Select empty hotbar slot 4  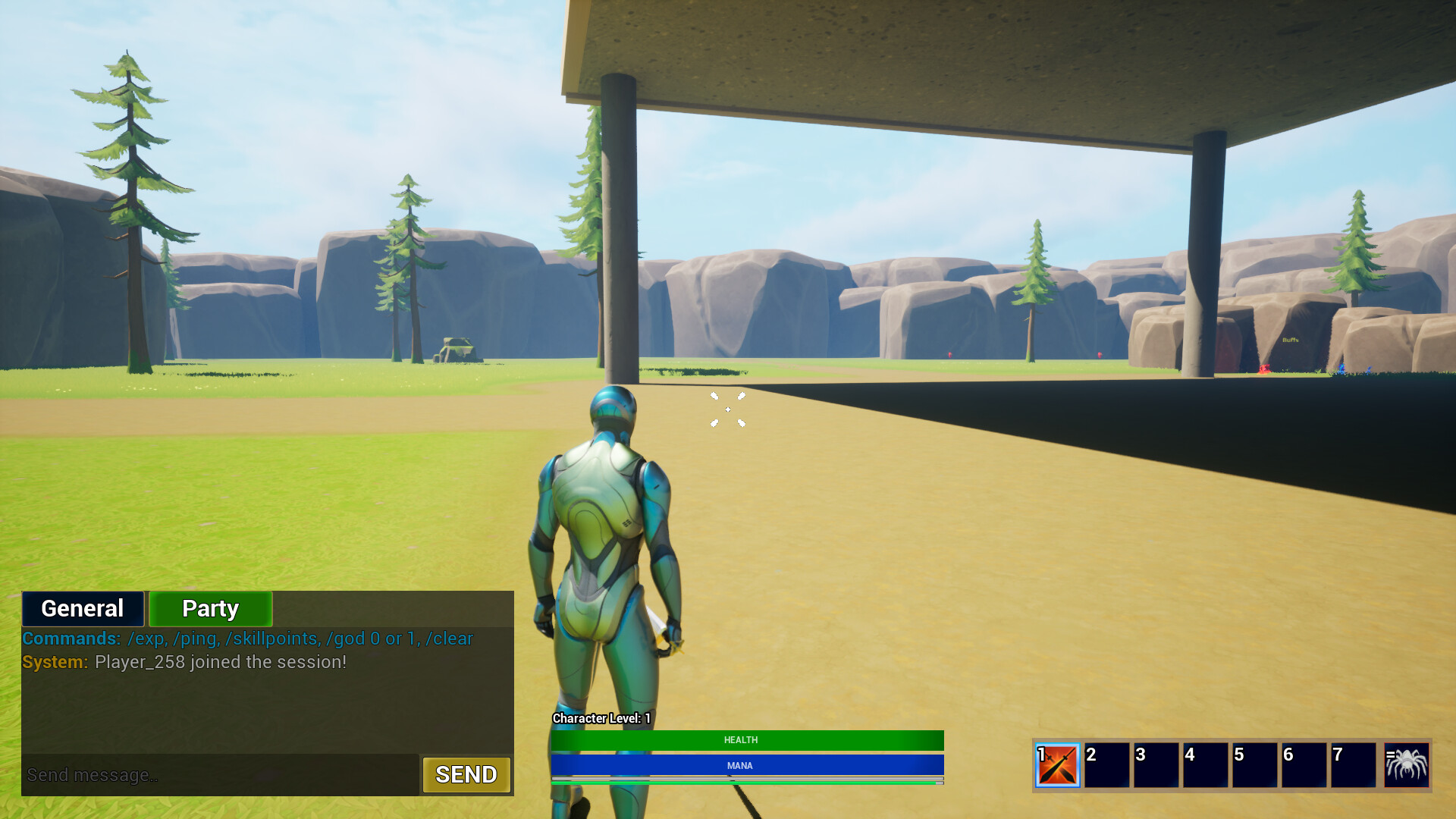coord(1207,766)
